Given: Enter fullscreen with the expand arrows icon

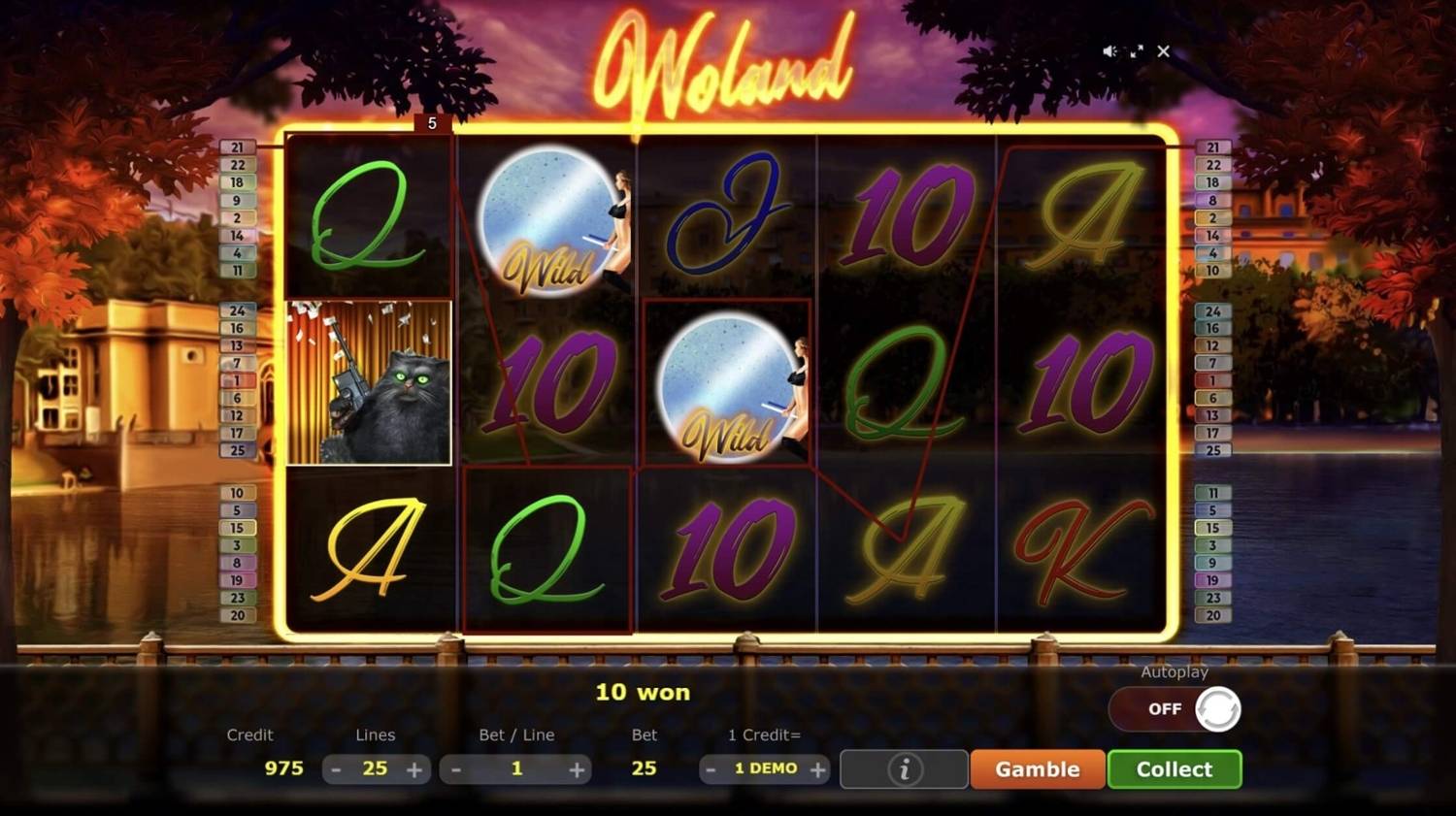Looking at the screenshot, I should (x=1136, y=50).
